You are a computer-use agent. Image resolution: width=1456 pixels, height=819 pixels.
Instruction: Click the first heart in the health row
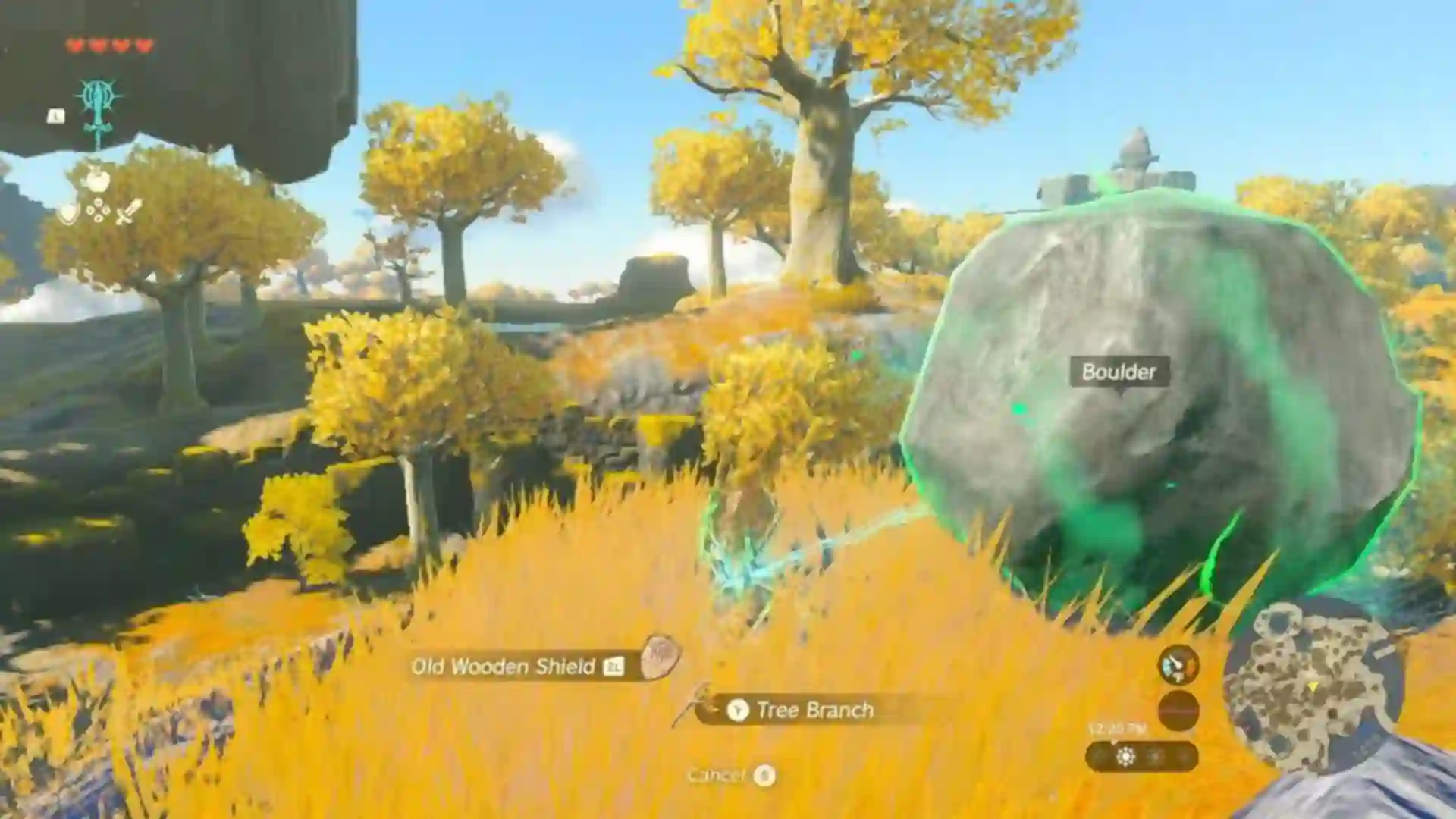pos(75,45)
